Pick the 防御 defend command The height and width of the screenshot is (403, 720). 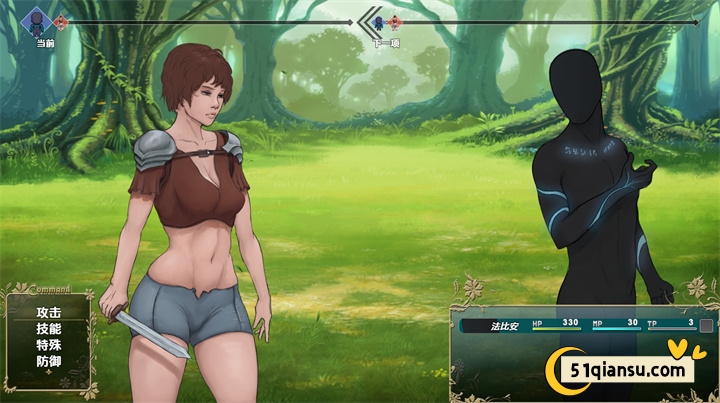(x=48, y=361)
